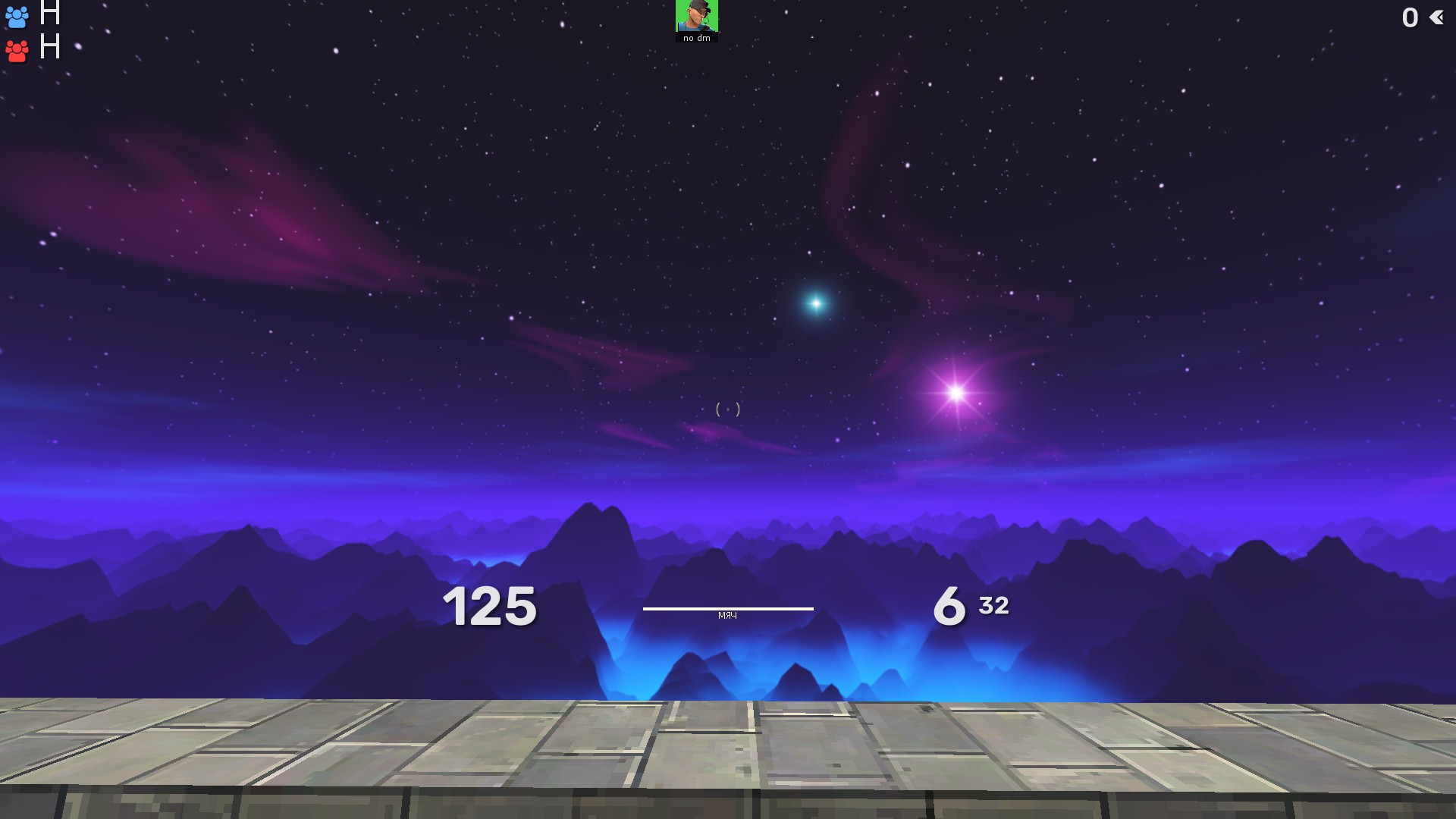This screenshot has height=819, width=1456.
Task: Click the crosshair marker in the sky
Action: (x=727, y=408)
